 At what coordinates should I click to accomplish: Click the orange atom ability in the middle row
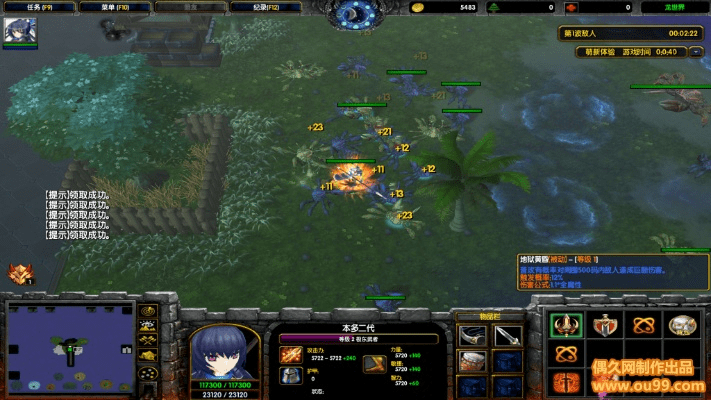[x=567, y=354]
